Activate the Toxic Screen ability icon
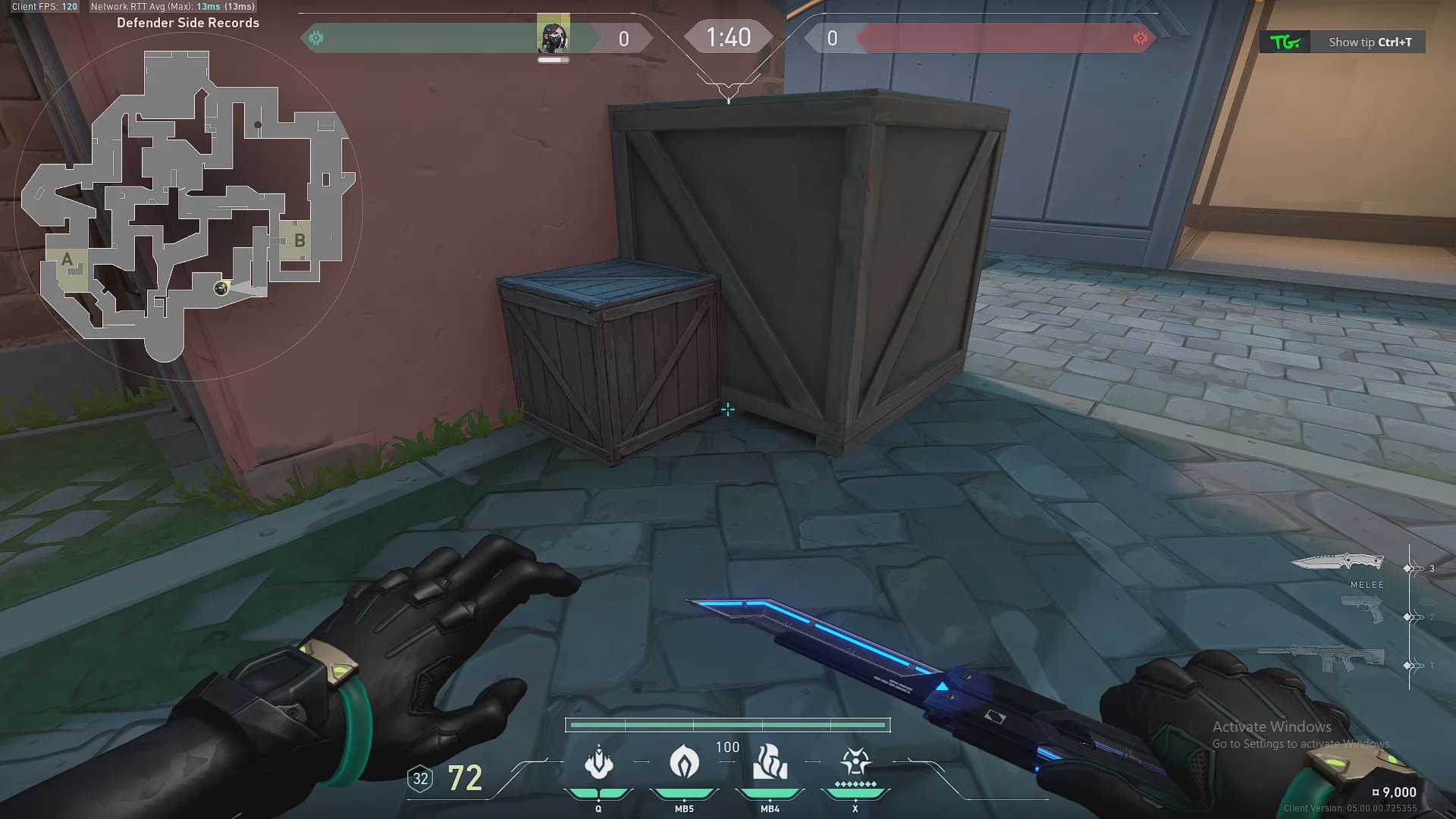 [770, 763]
